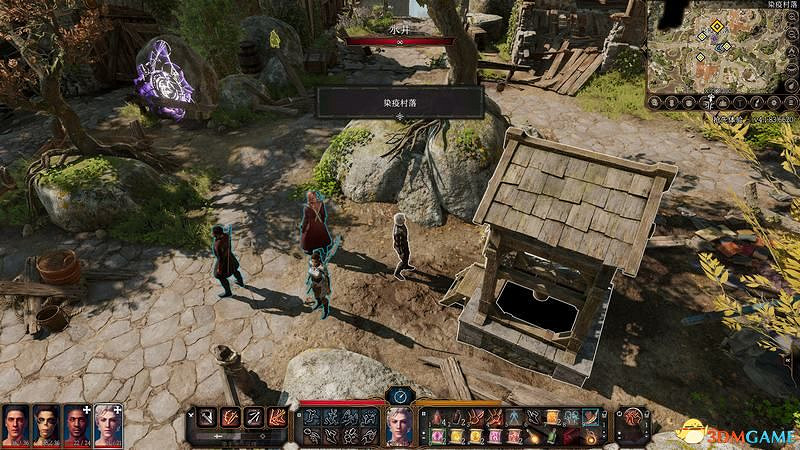Image resolution: width=800 pixels, height=450 pixels.
Task: Choose the white-haired companion in the party list
Action: pyautogui.click(x=107, y=424)
